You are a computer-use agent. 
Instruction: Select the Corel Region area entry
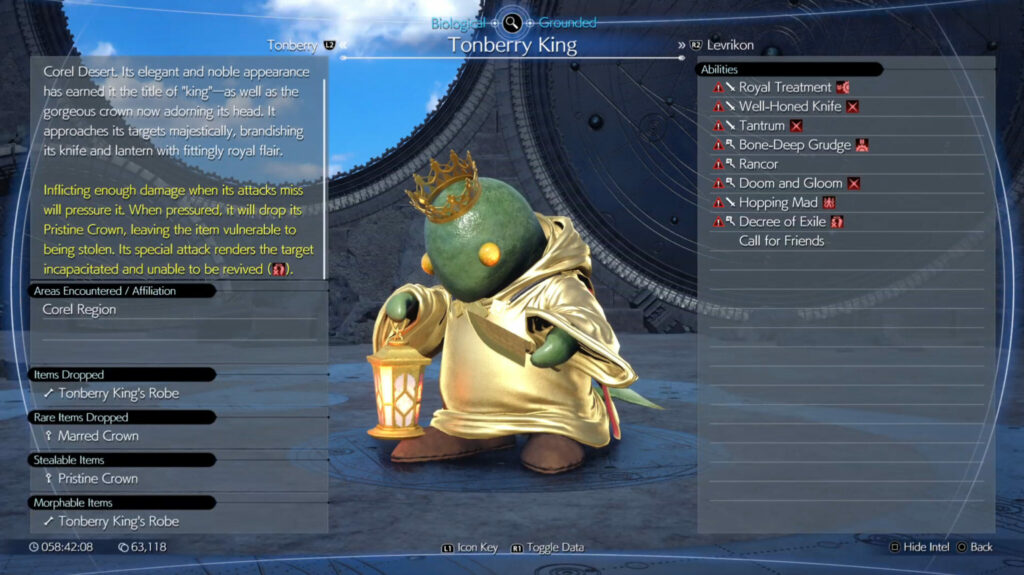pos(79,310)
